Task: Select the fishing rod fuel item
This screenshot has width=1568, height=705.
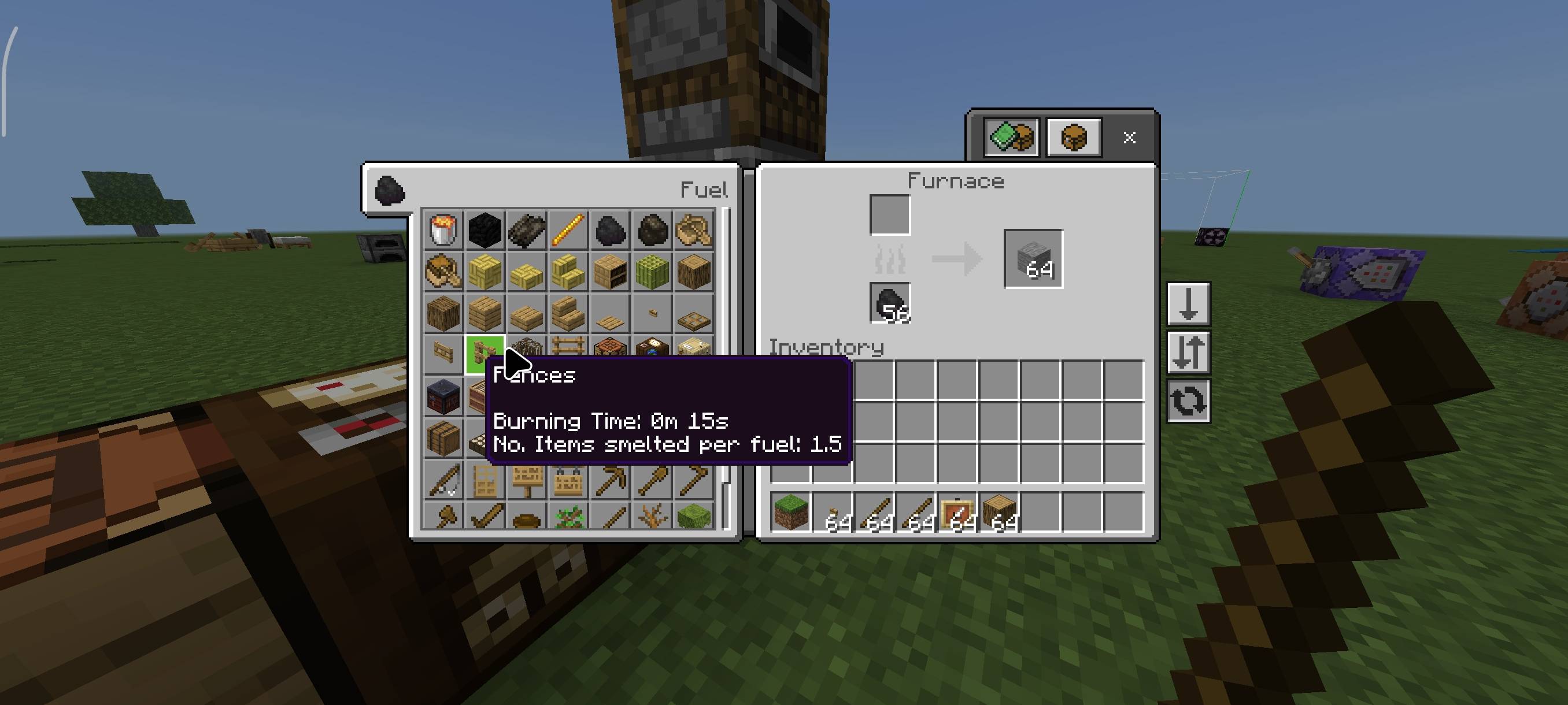Action: [x=442, y=481]
